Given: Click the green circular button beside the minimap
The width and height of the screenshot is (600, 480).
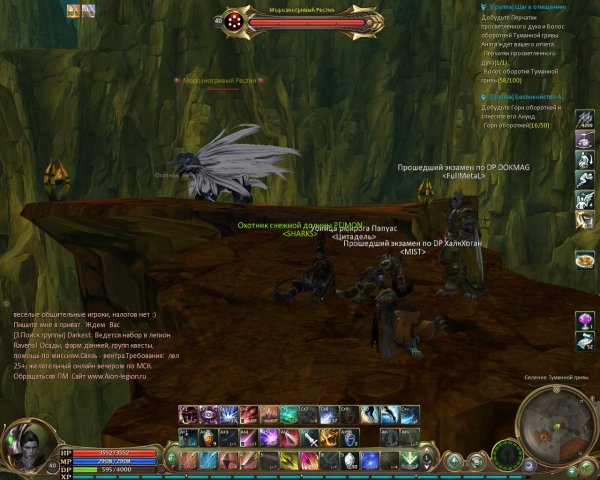Looking at the screenshot, I should 509,459.
